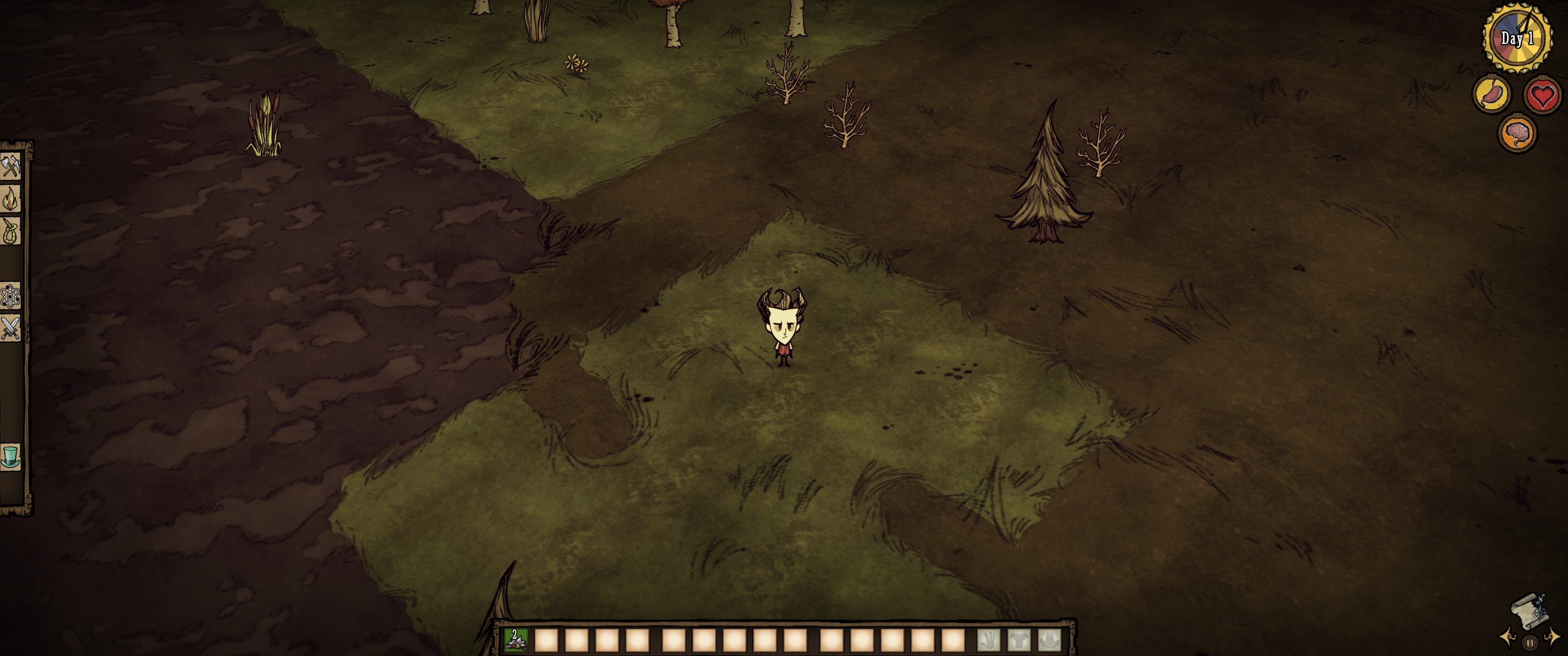
Task: Open the Tools crafting tab
Action: [x=10, y=165]
